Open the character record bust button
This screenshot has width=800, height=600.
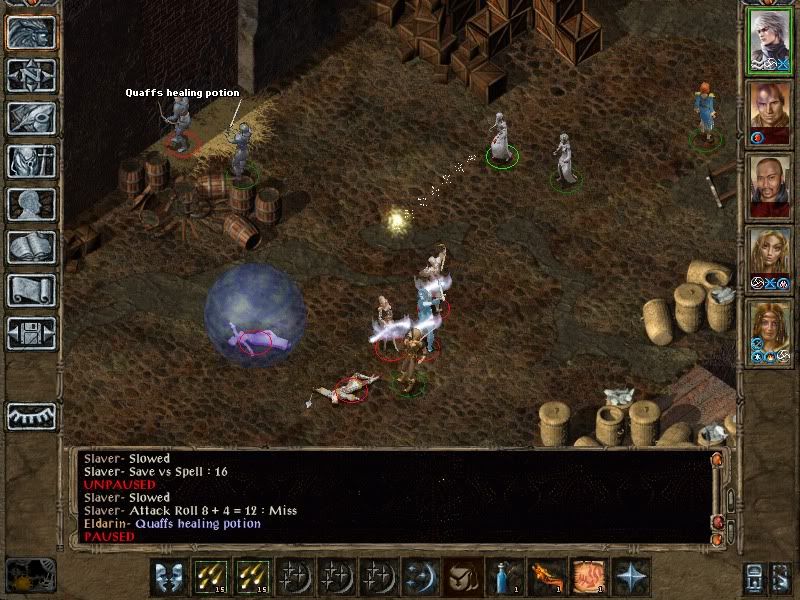31,204
